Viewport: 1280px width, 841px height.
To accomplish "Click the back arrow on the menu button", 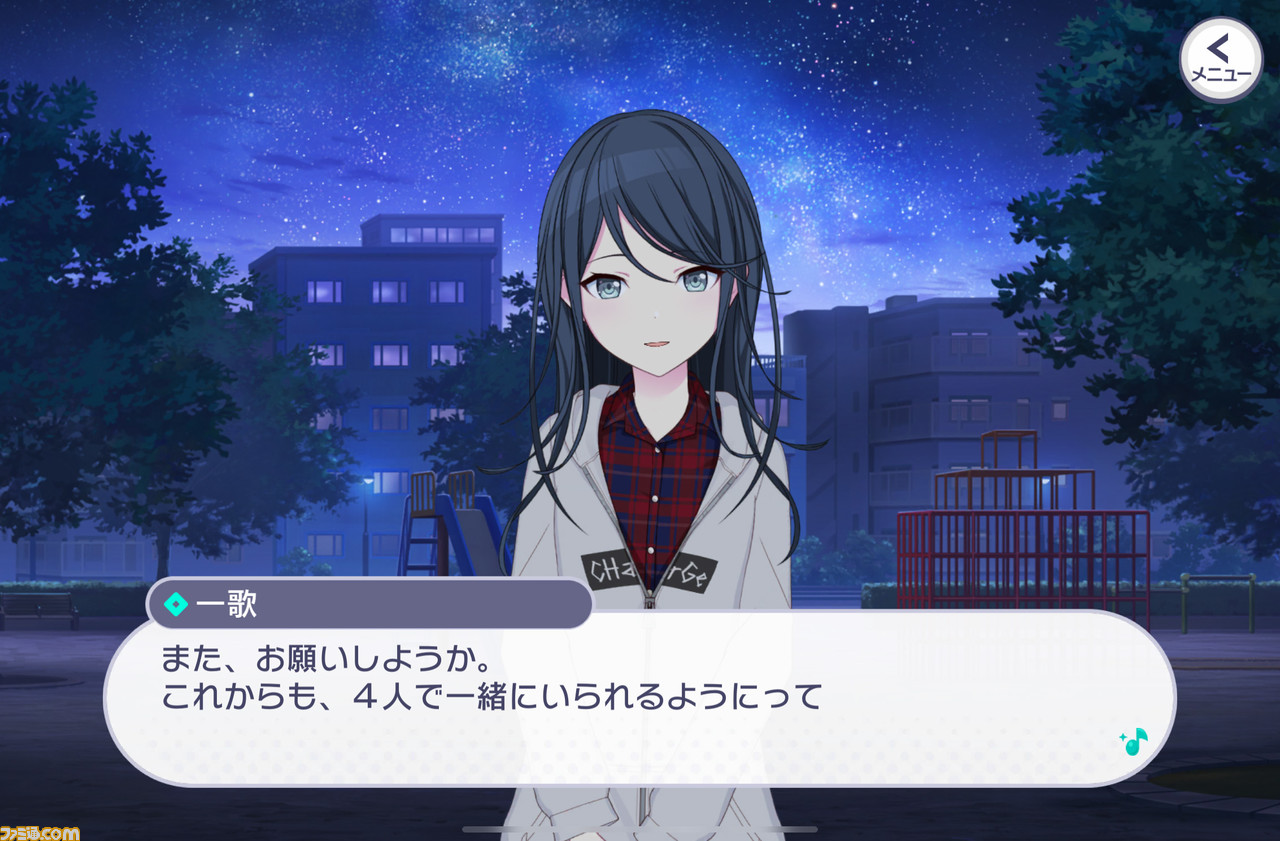I will pyautogui.click(x=1217, y=48).
